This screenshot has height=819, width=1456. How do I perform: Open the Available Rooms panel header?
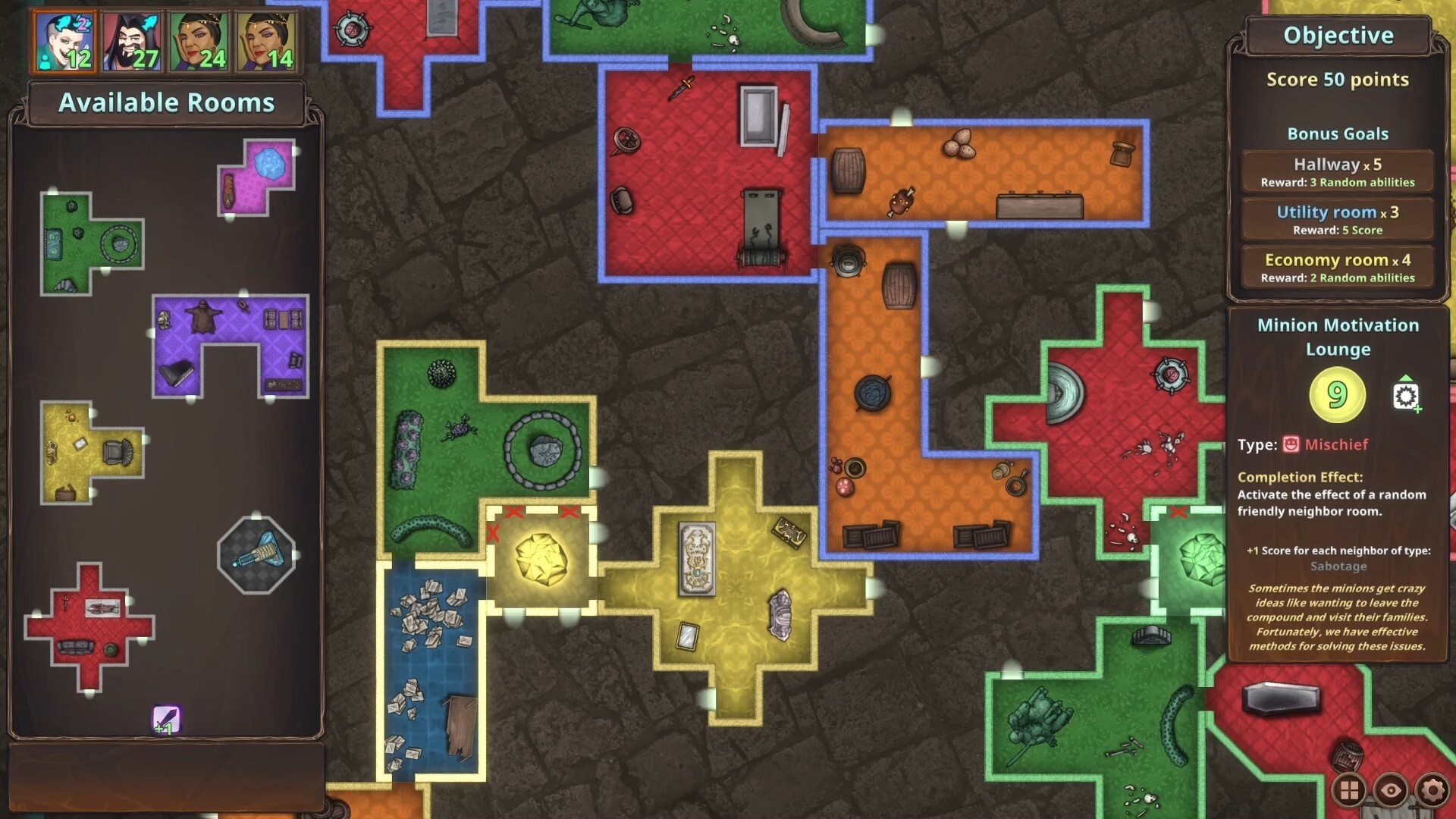tap(166, 102)
